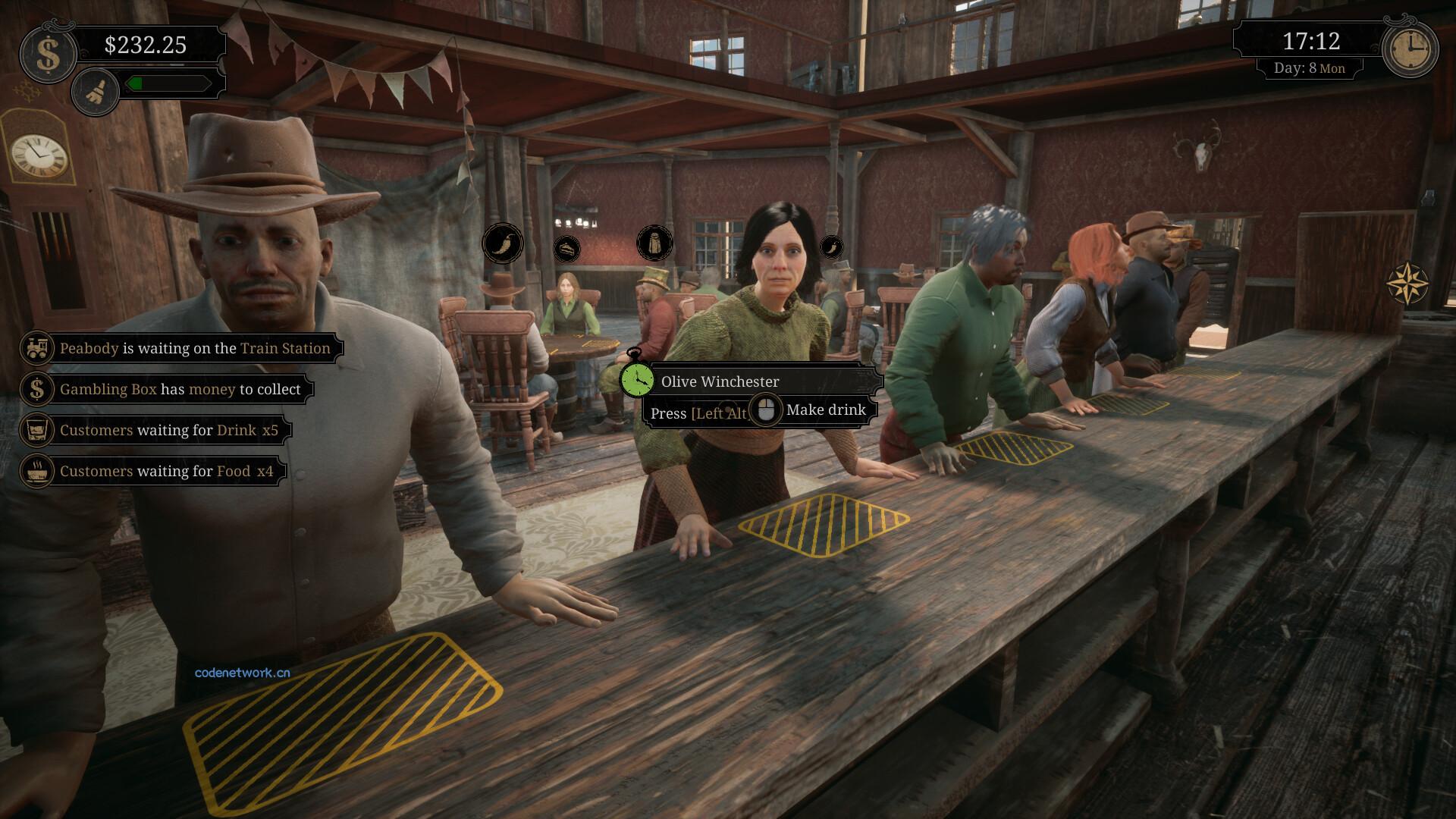Select the Olive Winchester name label
The height and width of the screenshot is (819, 1456).
(720, 381)
